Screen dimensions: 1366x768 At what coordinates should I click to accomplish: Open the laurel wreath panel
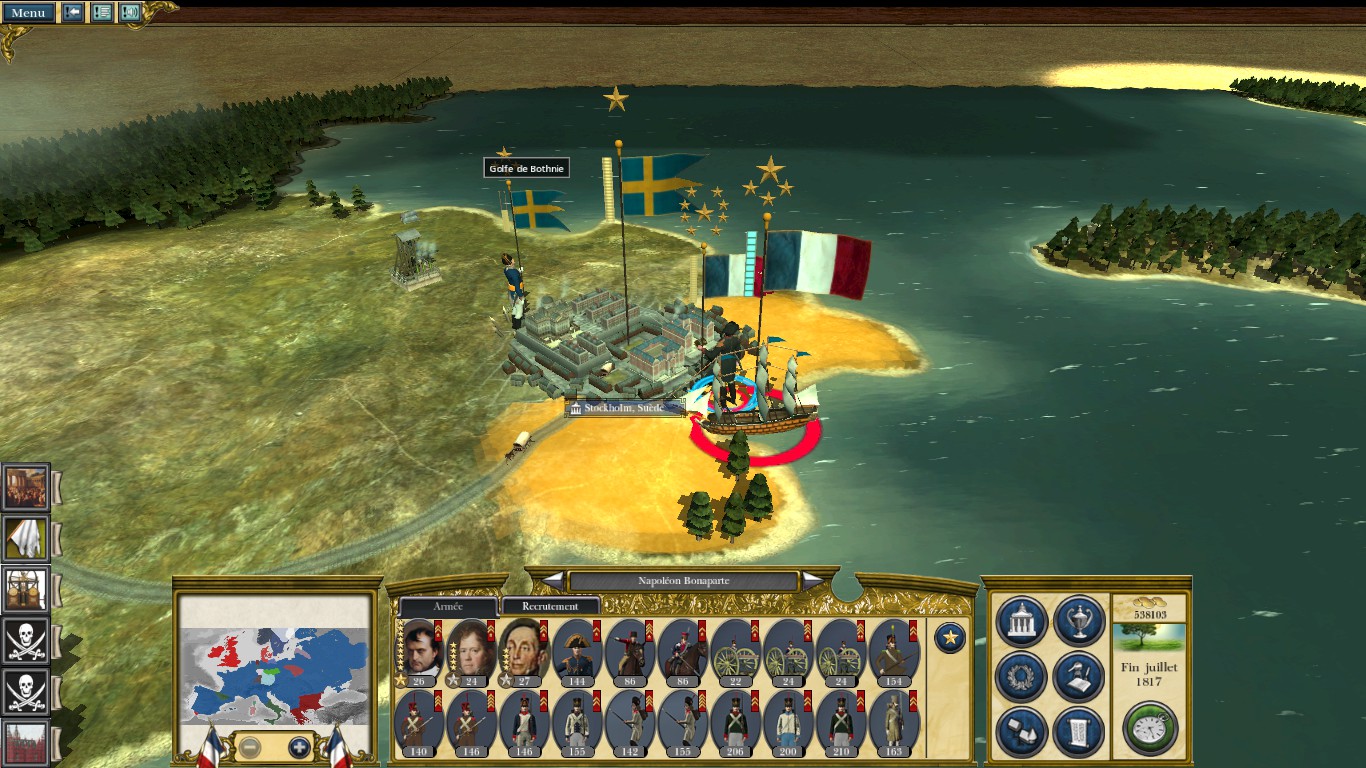point(1022,677)
